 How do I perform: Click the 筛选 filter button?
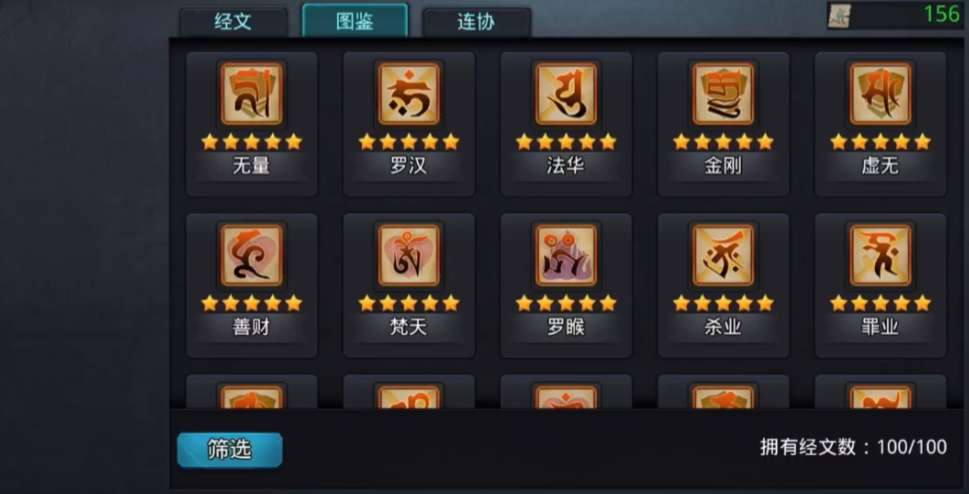coord(230,450)
